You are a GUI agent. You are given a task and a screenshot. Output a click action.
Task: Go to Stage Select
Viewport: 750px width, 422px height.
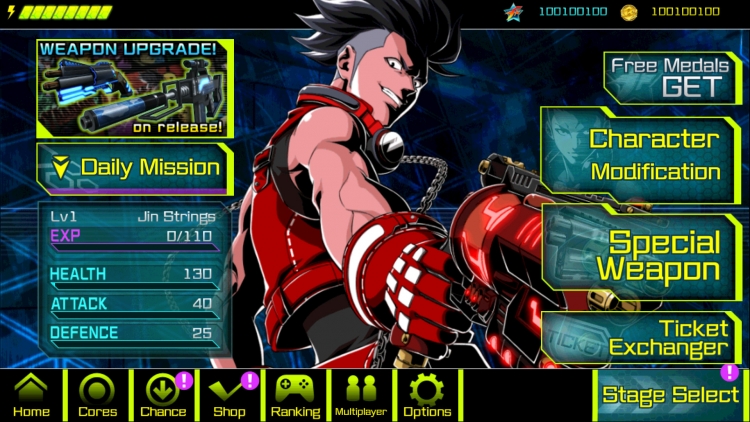click(670, 394)
